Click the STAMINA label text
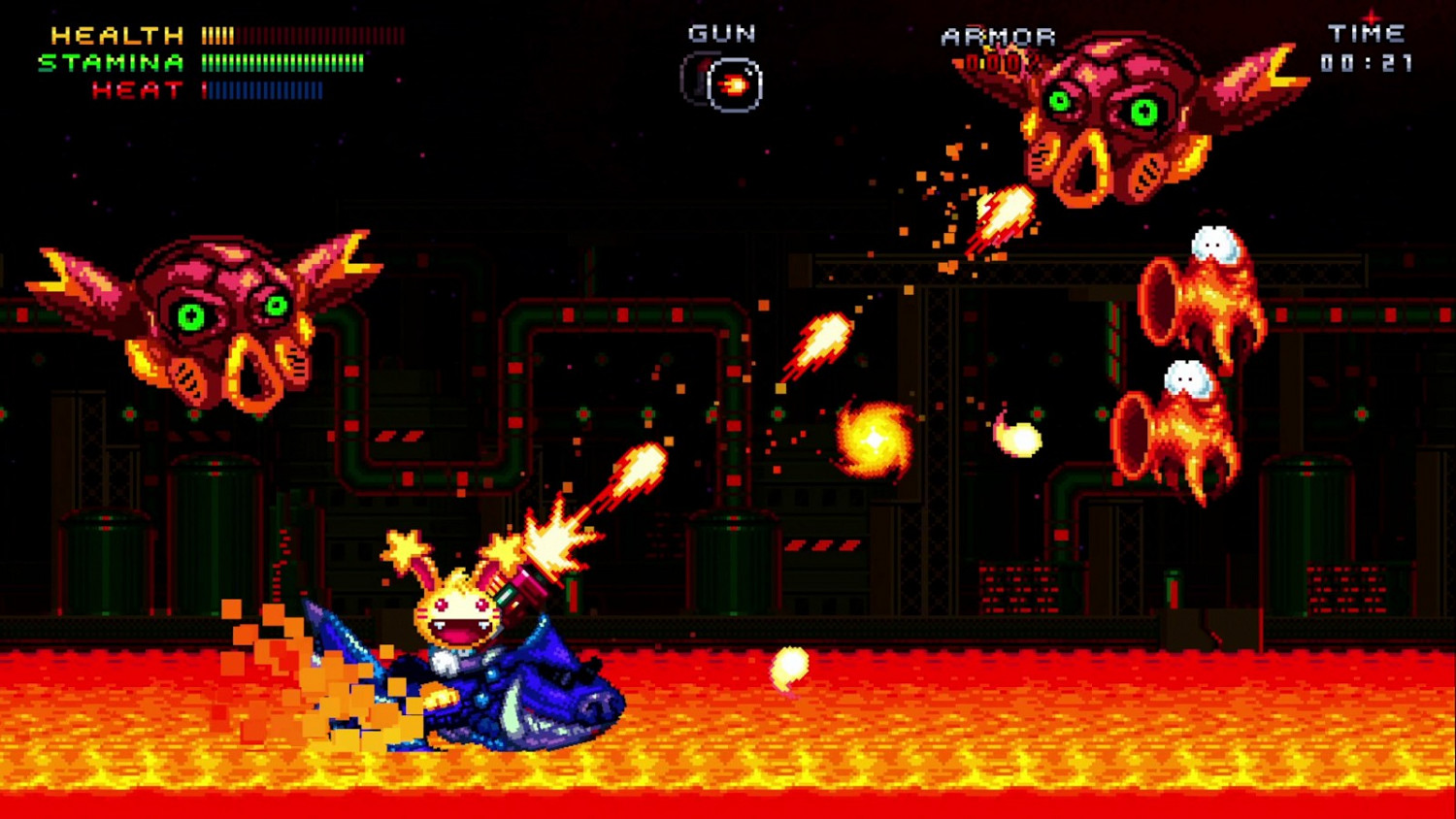Viewport: 1456px width, 819px height. (112, 63)
